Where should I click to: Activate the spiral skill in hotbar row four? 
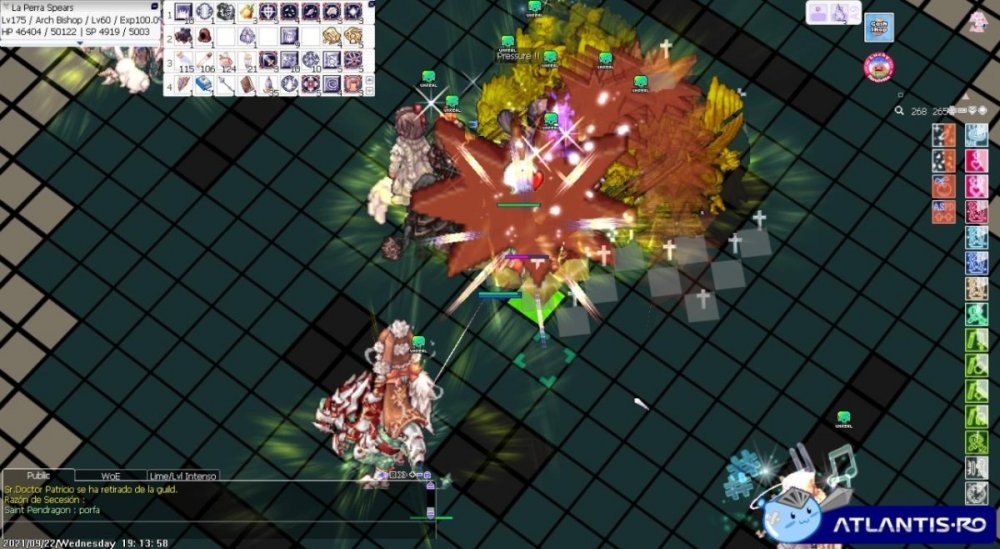(331, 84)
